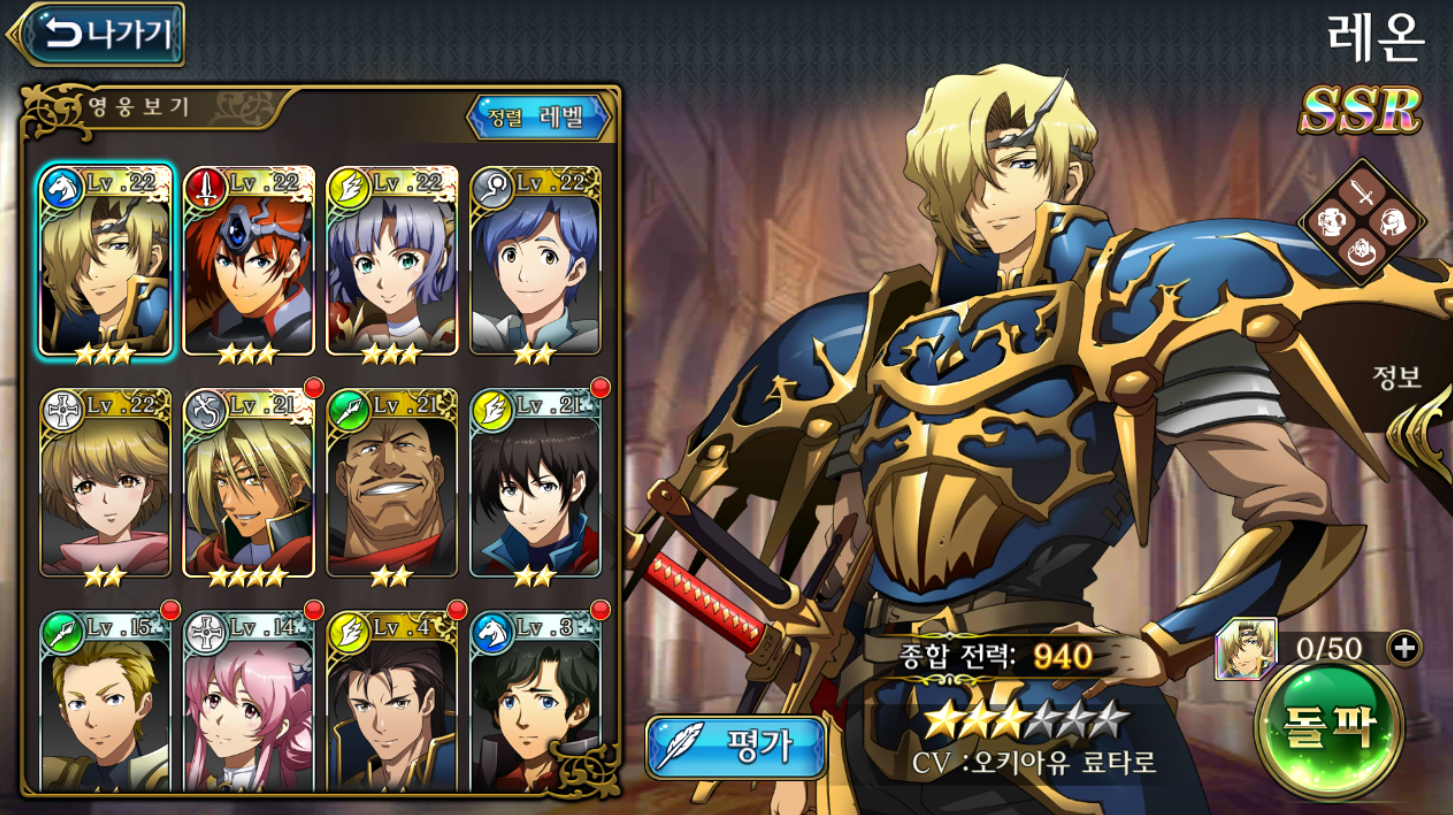This screenshot has width=1453, height=815.
Task: Open the 정렬 레벨 sort selector
Action: (539, 118)
